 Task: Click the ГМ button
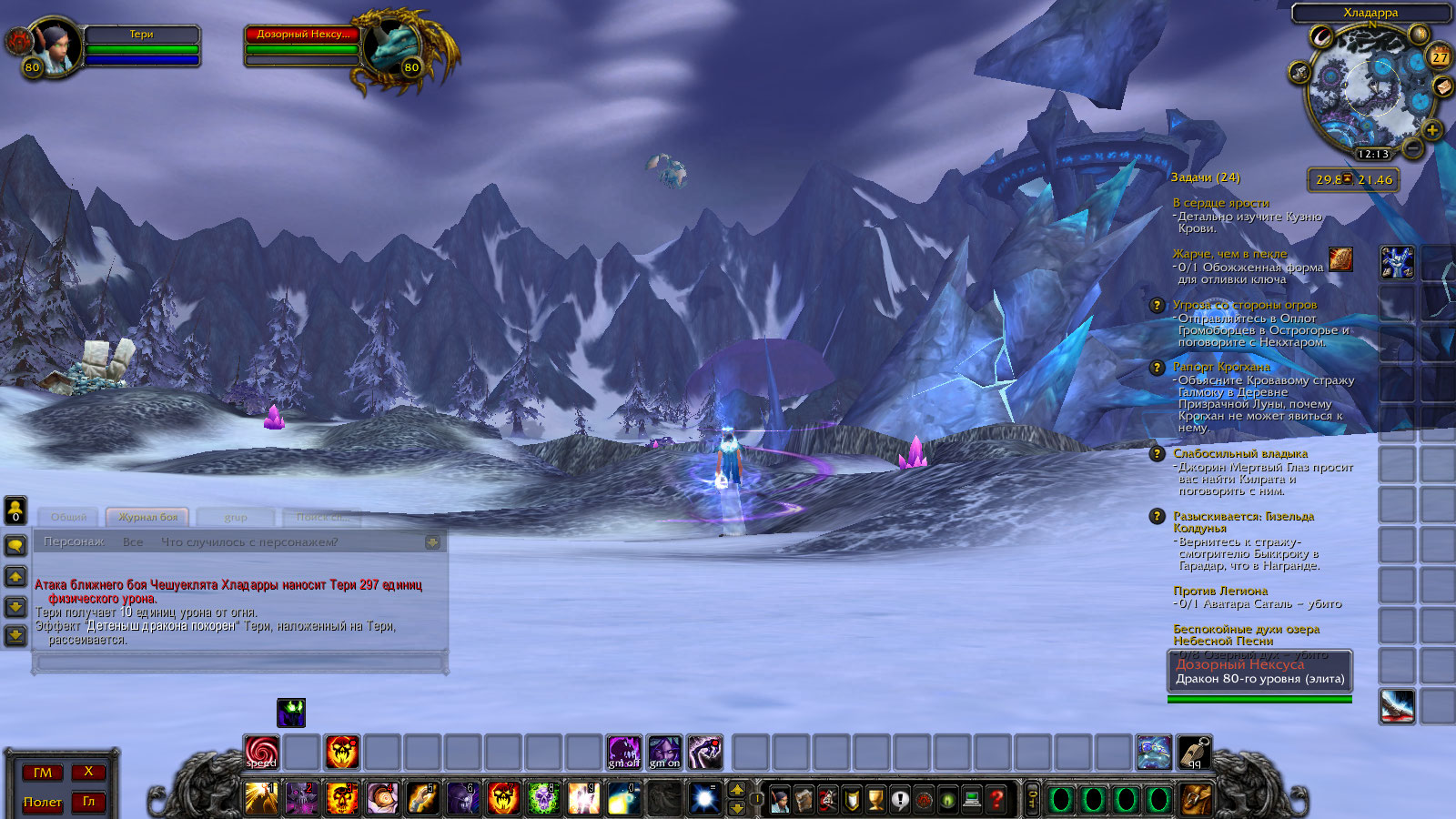pyautogui.click(x=43, y=773)
